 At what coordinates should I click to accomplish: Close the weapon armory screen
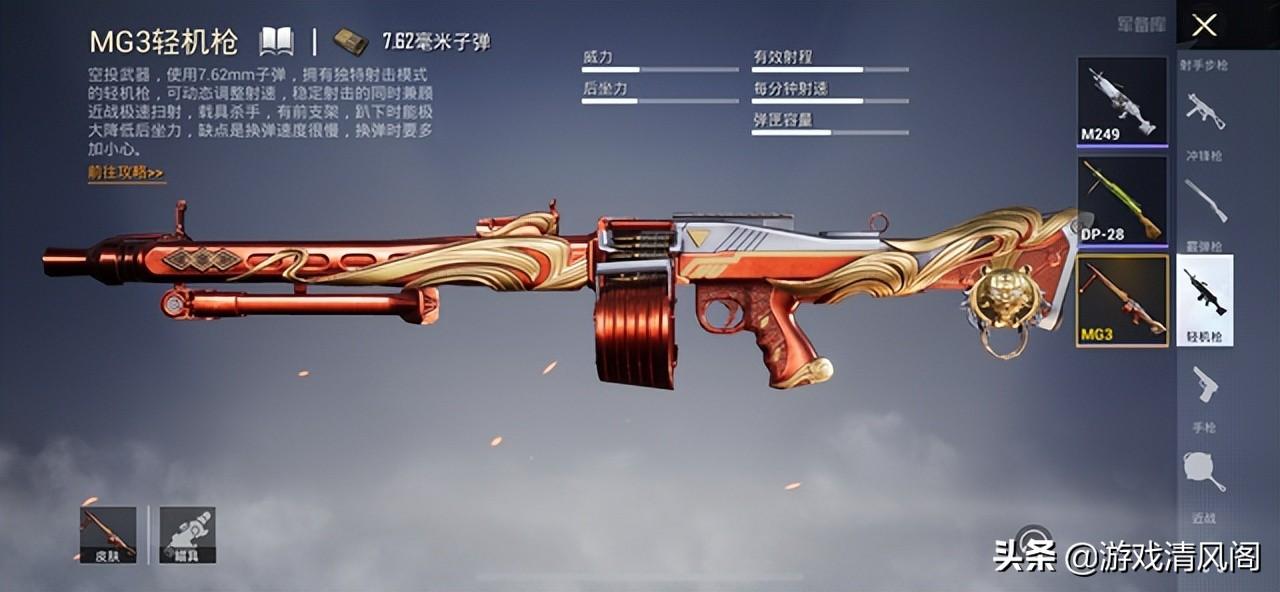coord(1204,25)
